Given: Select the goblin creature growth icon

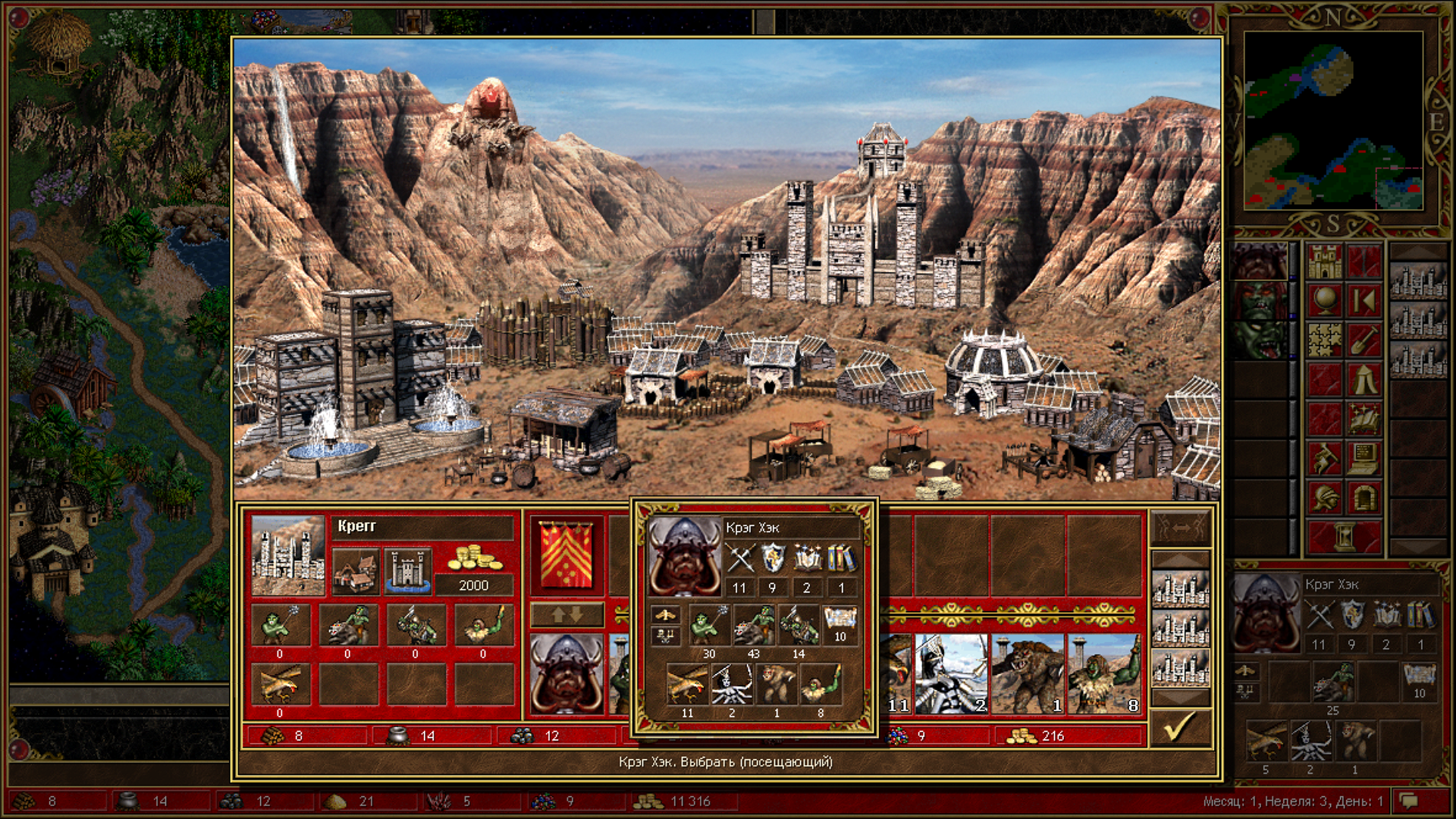Looking at the screenshot, I should pos(280,625).
